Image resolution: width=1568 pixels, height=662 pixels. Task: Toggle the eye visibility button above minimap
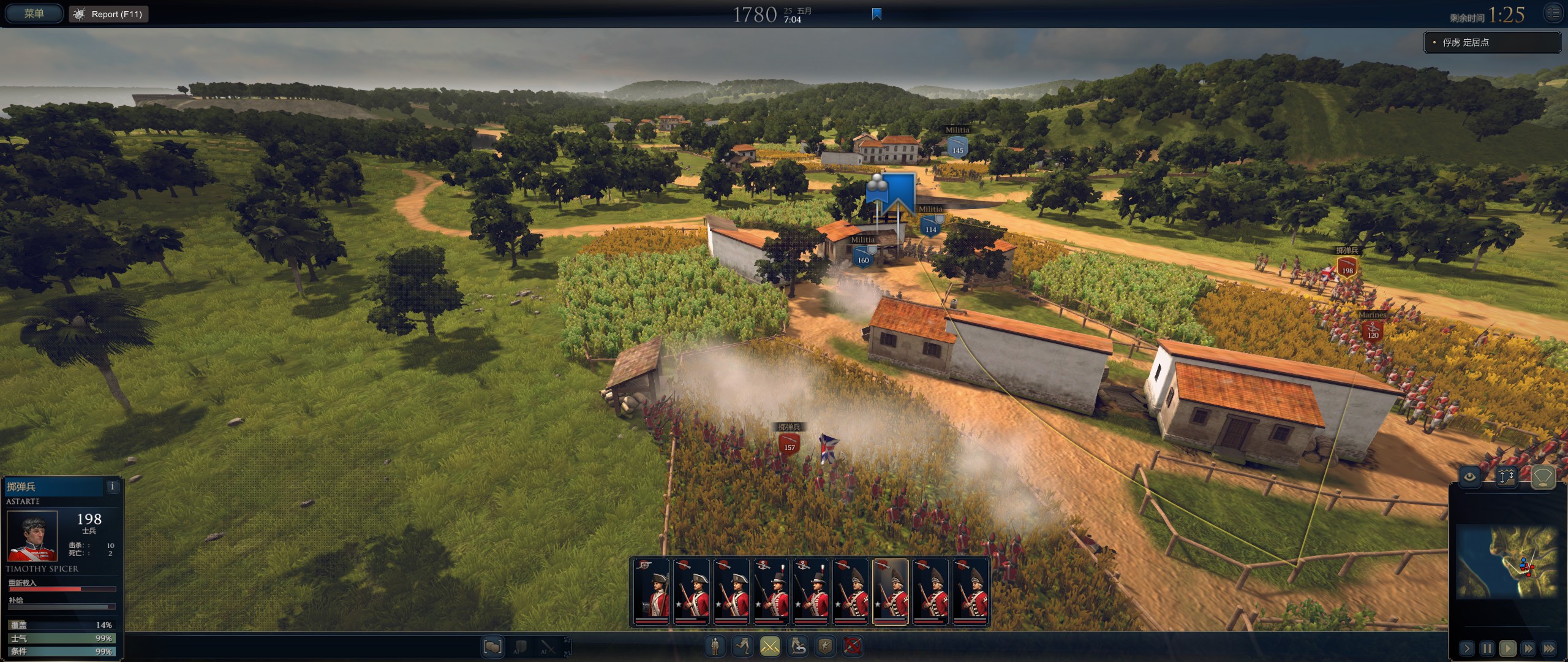click(x=1469, y=476)
